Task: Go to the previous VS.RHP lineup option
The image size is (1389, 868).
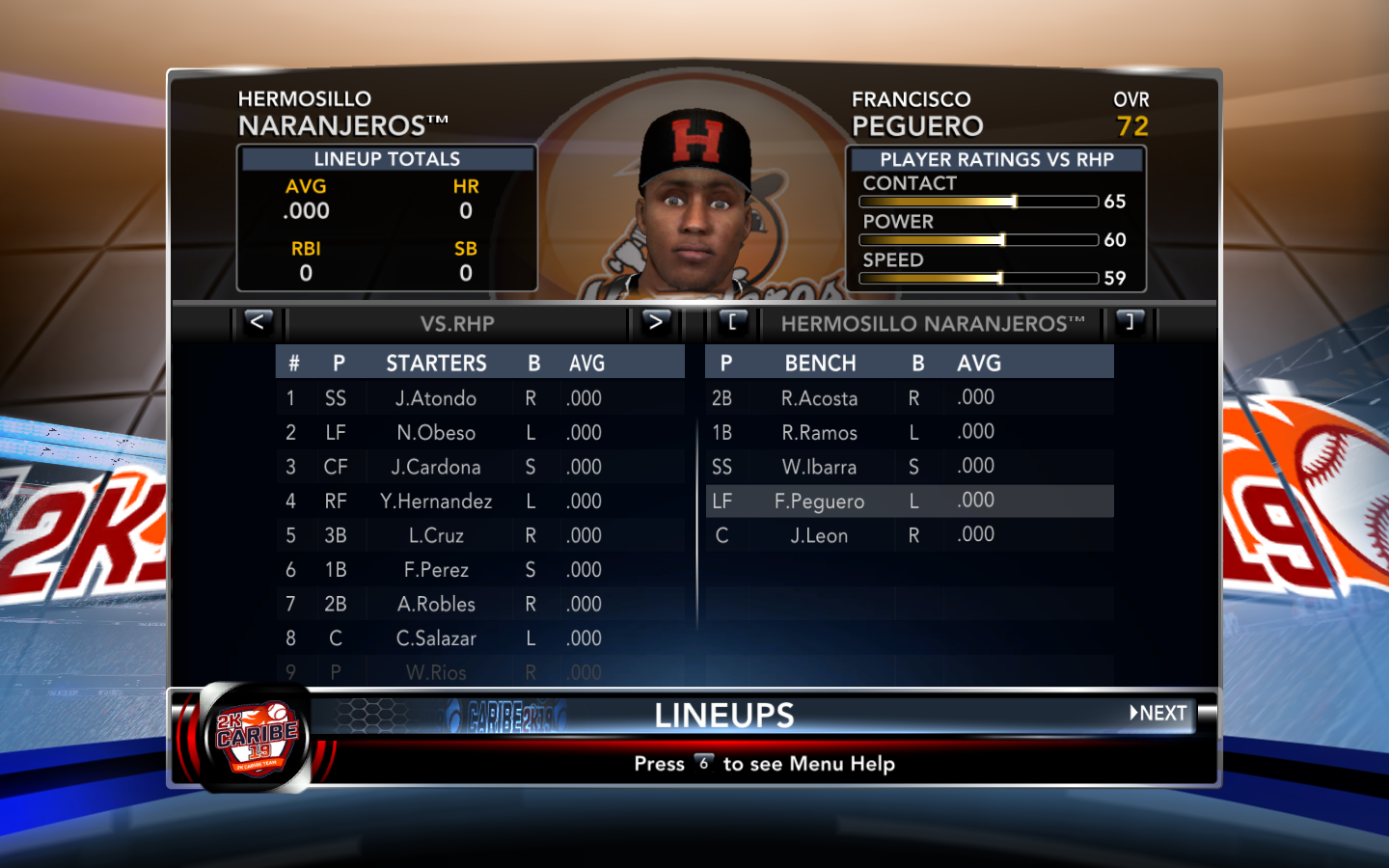Action: pos(257,322)
